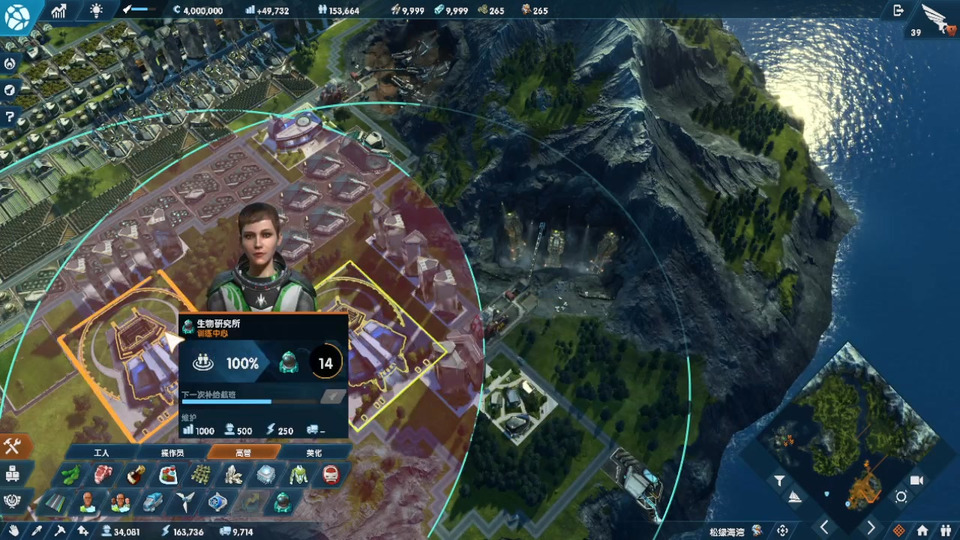The image size is (960, 540).
Task: Activate the eyedropper copy tool
Action: 37,531
